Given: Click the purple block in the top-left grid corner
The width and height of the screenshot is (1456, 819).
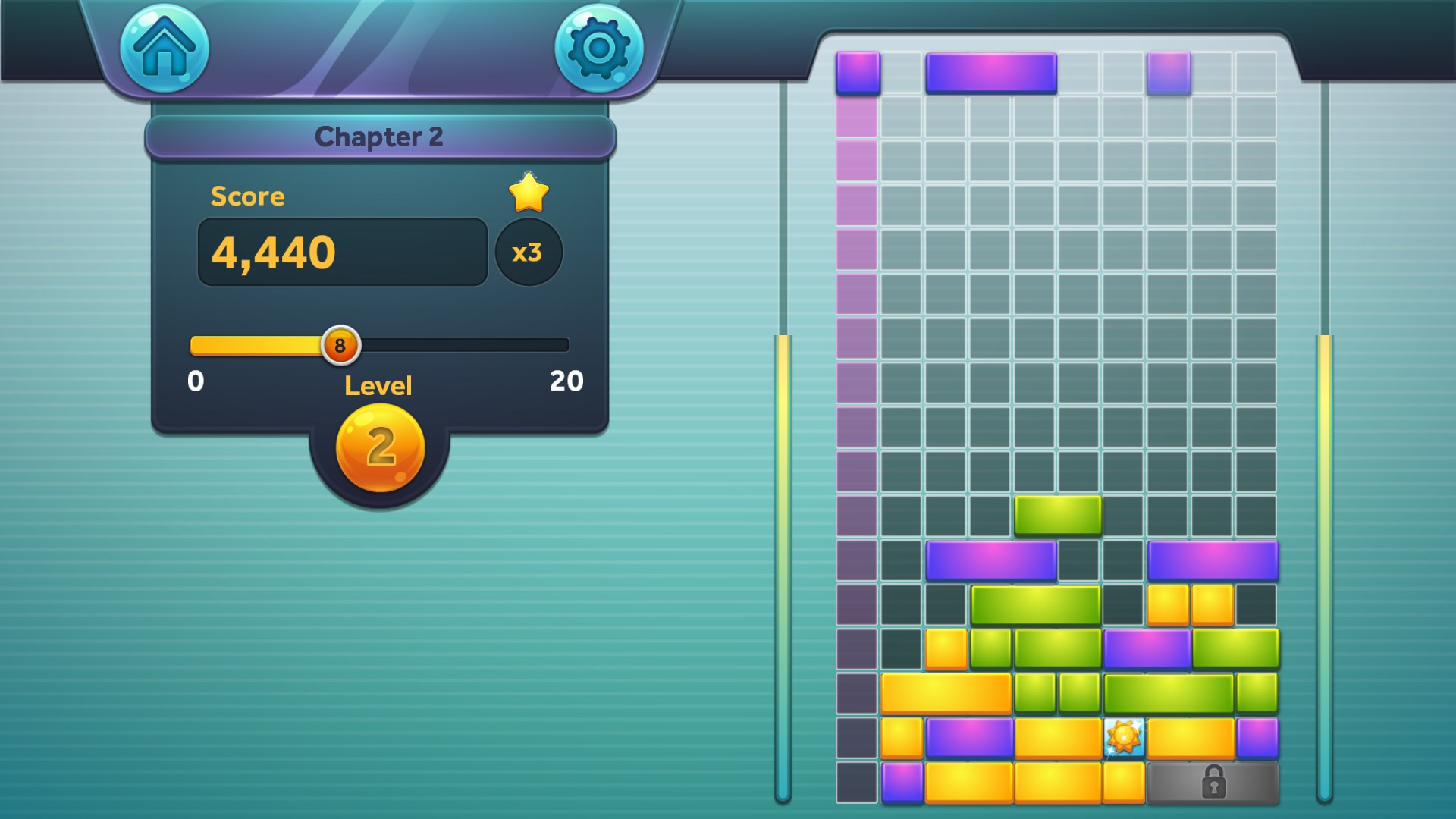Looking at the screenshot, I should [856, 74].
